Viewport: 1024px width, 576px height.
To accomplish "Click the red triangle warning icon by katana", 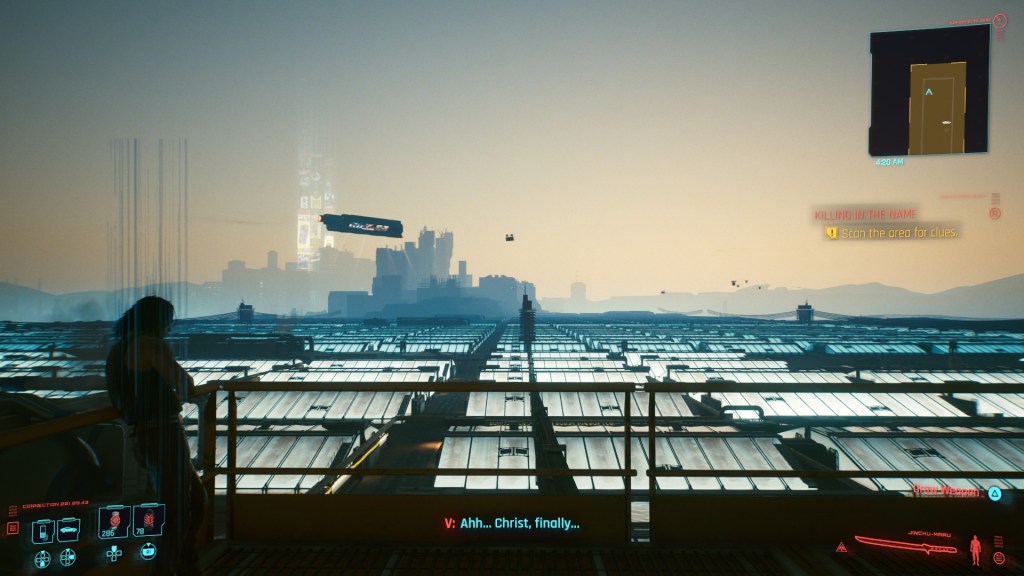I will 842,546.
